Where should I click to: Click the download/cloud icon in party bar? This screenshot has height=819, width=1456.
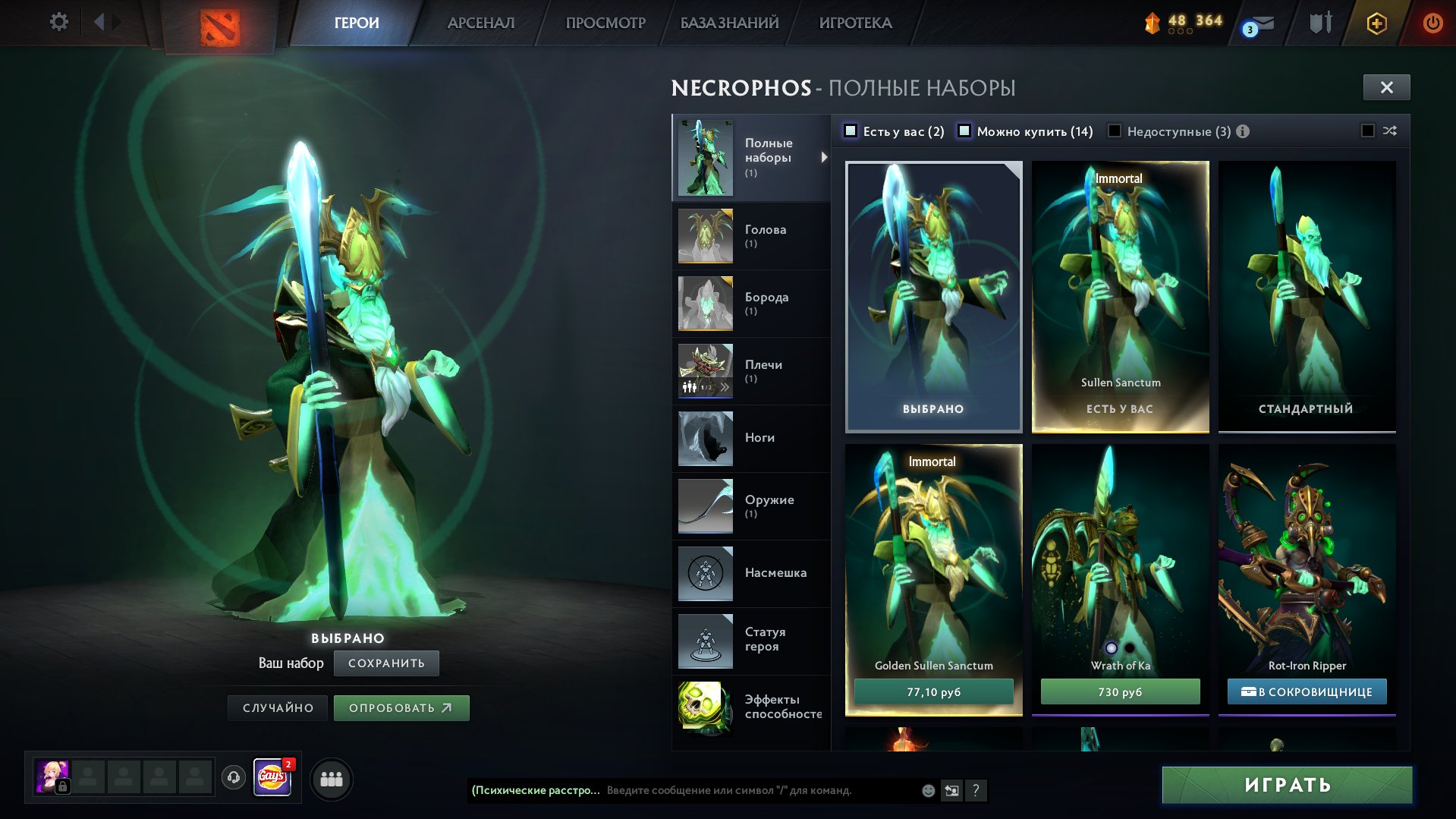232,778
